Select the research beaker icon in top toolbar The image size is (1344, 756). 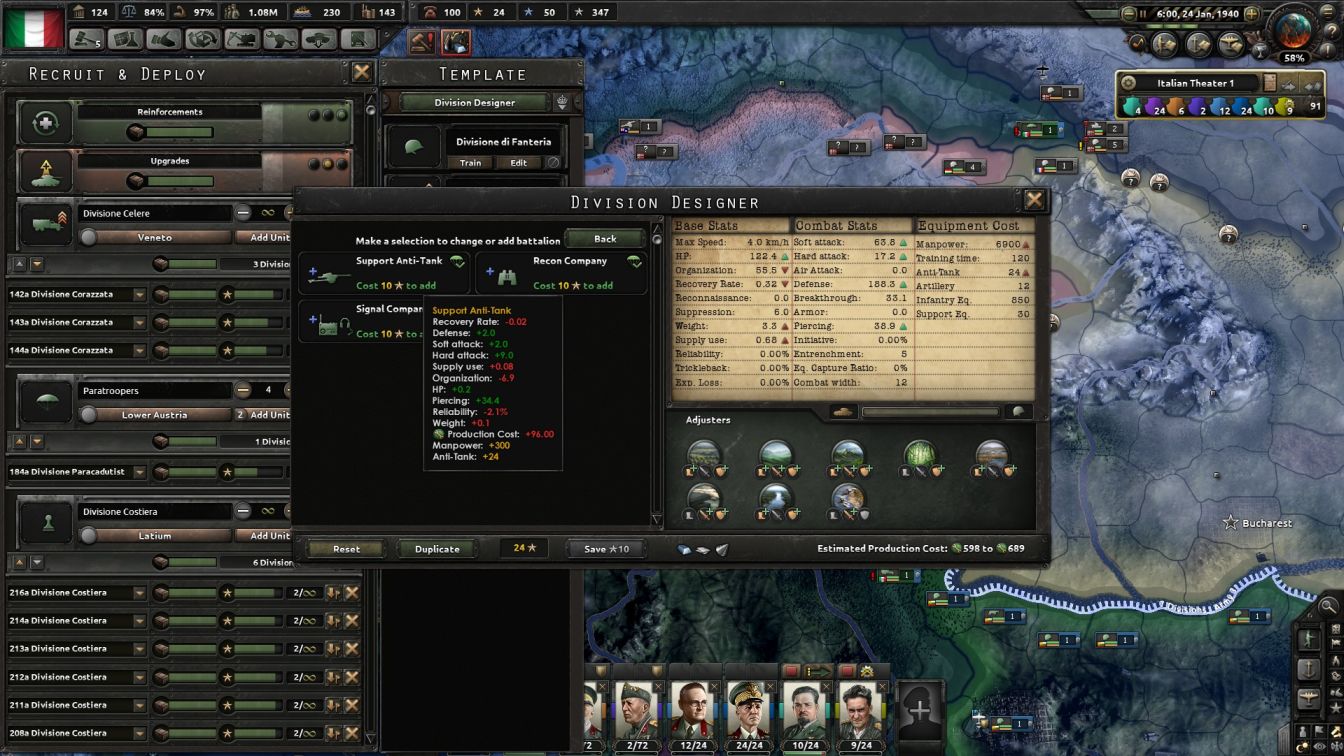[125, 40]
